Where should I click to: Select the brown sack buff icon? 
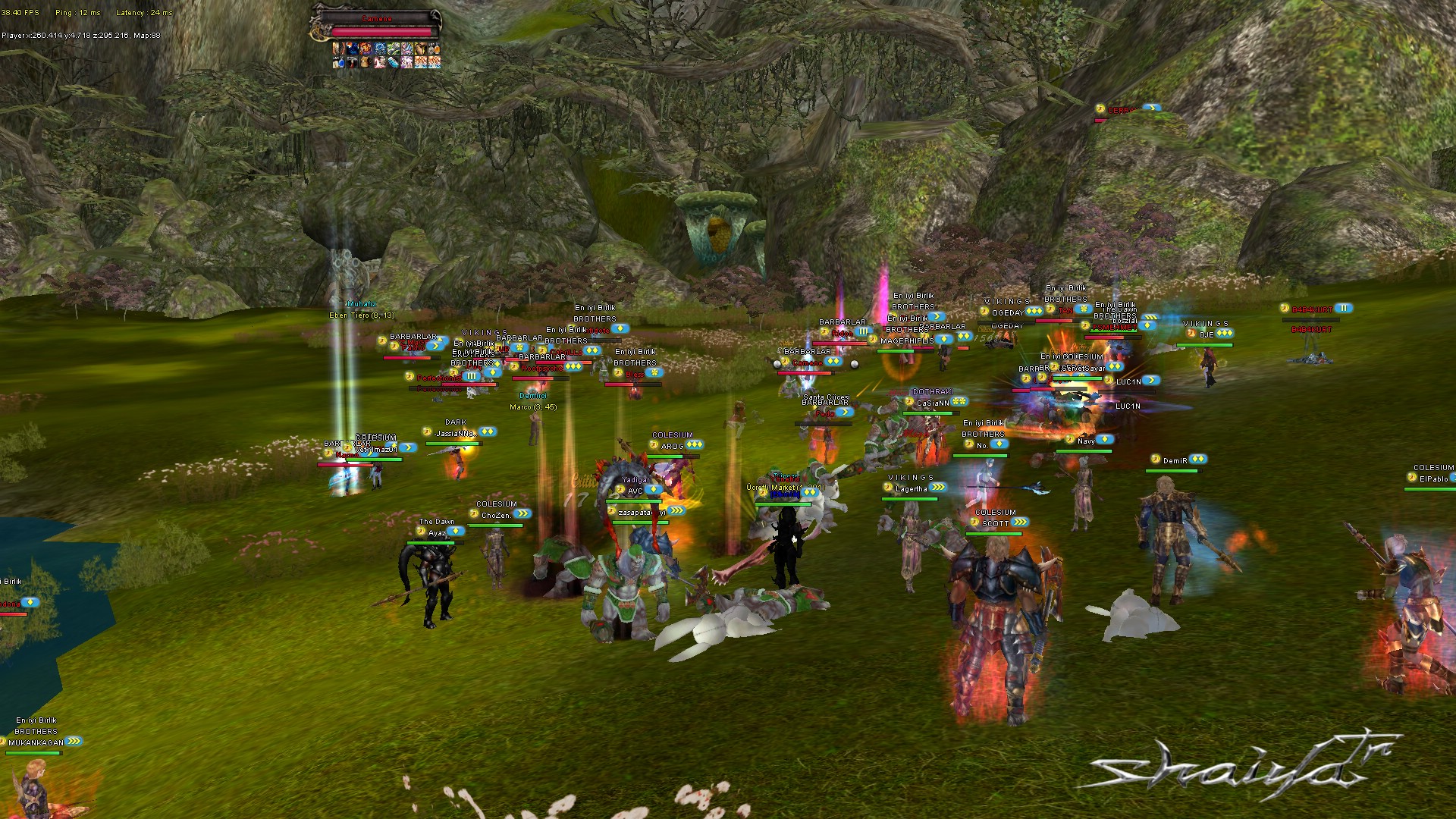[366, 62]
